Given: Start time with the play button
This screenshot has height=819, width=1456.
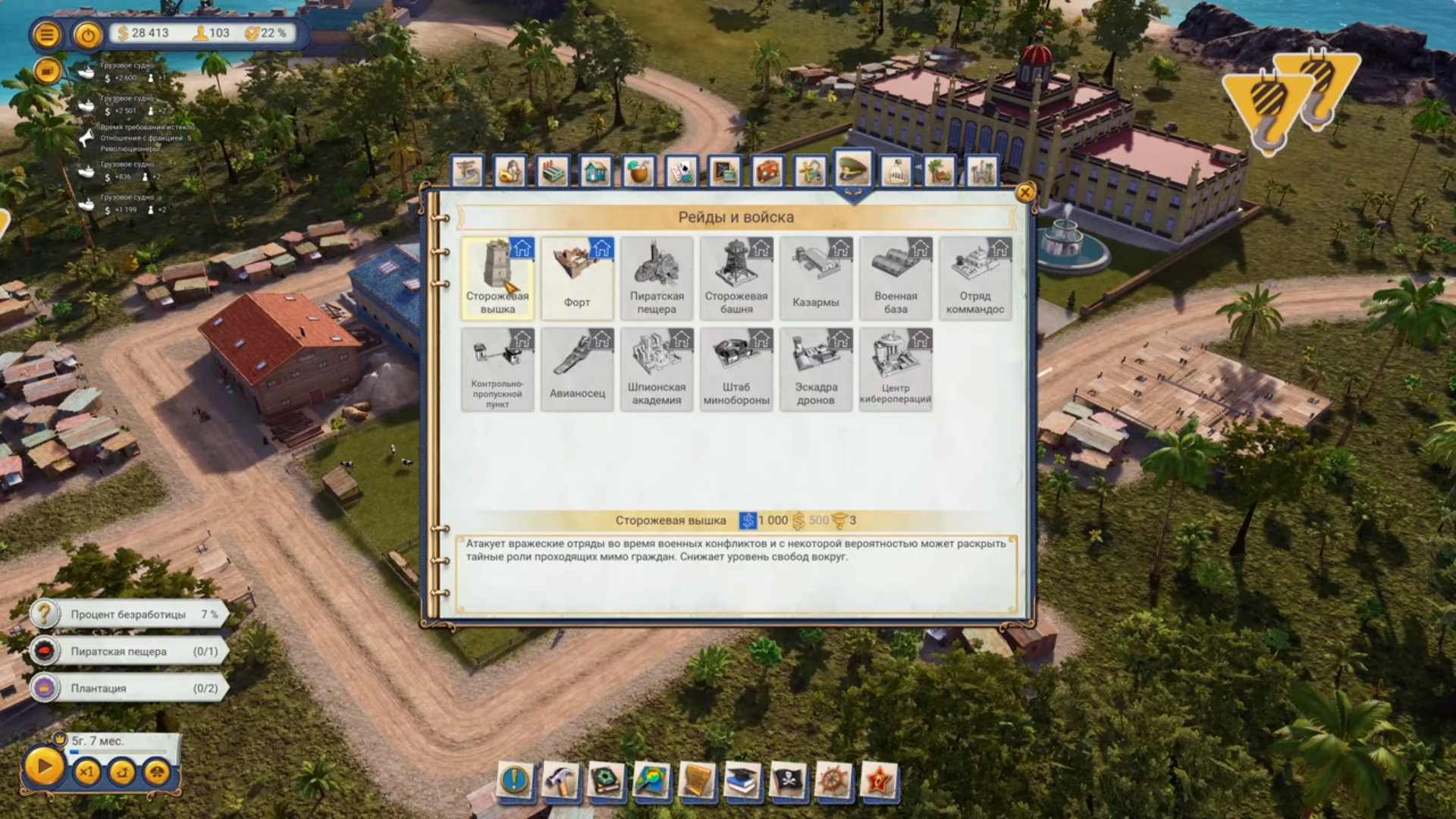Looking at the screenshot, I should tap(43, 767).
